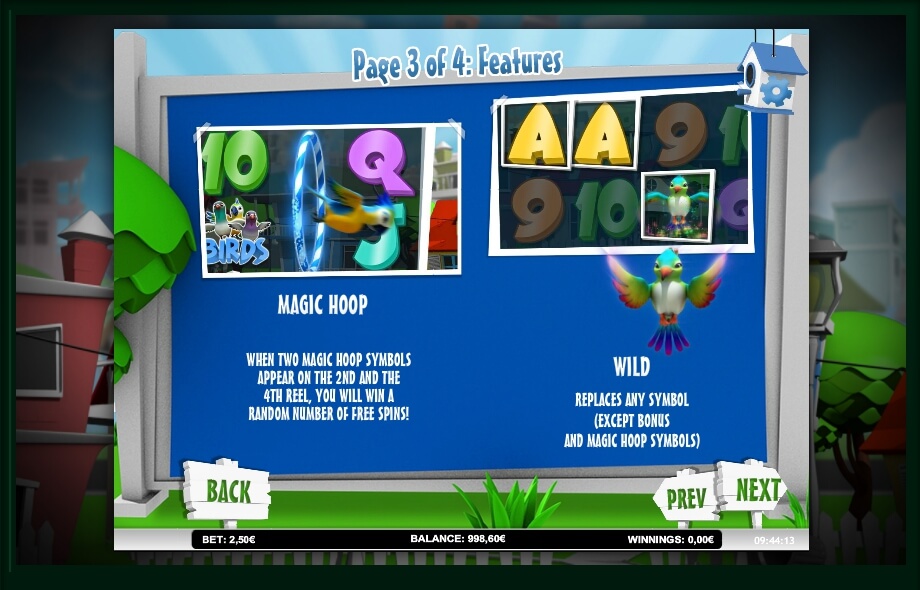Open settings via the birdhouse gear icon
The height and width of the screenshot is (590, 920).
pos(773,91)
